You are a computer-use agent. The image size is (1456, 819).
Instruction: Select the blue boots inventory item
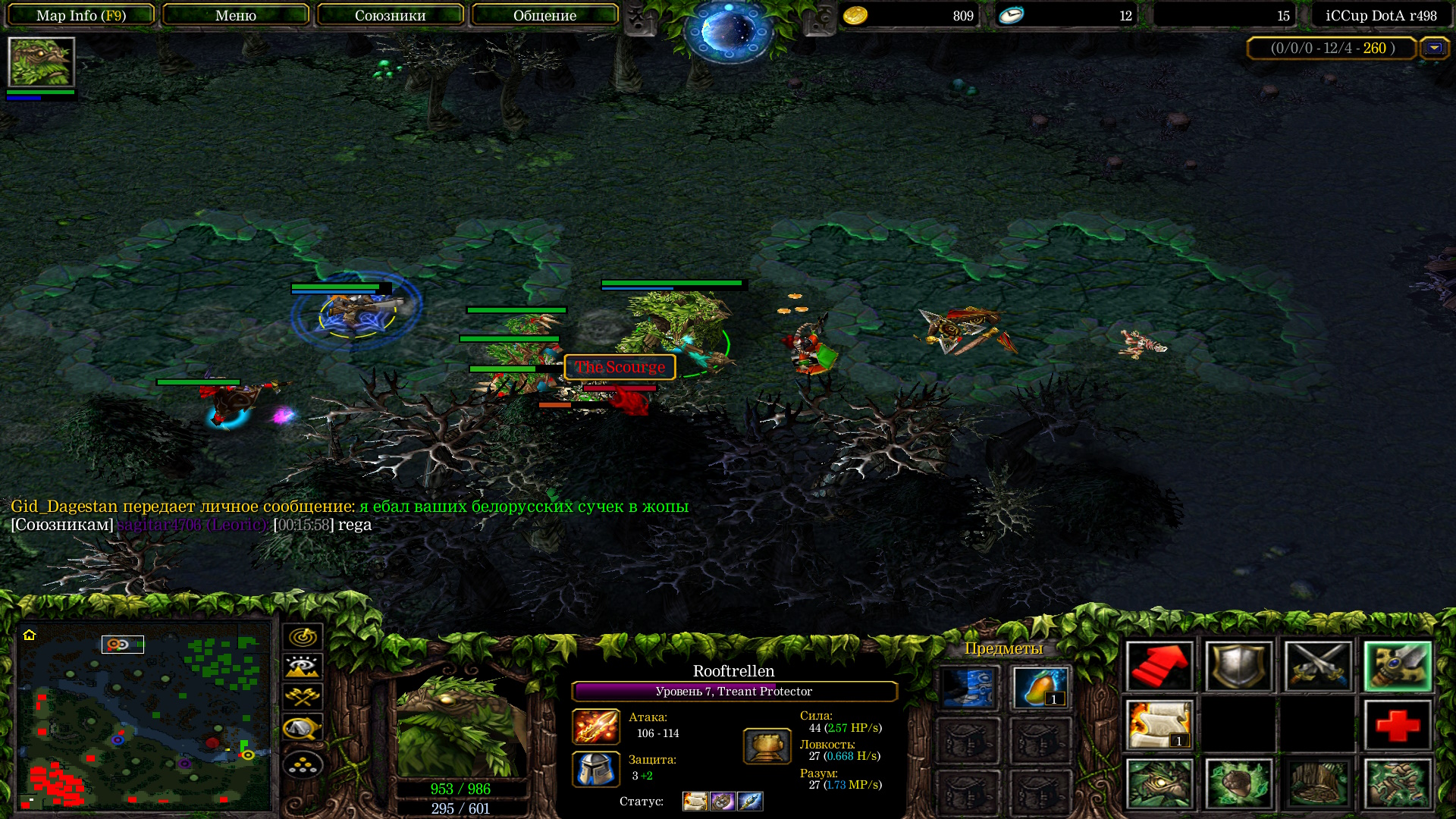[x=968, y=688]
